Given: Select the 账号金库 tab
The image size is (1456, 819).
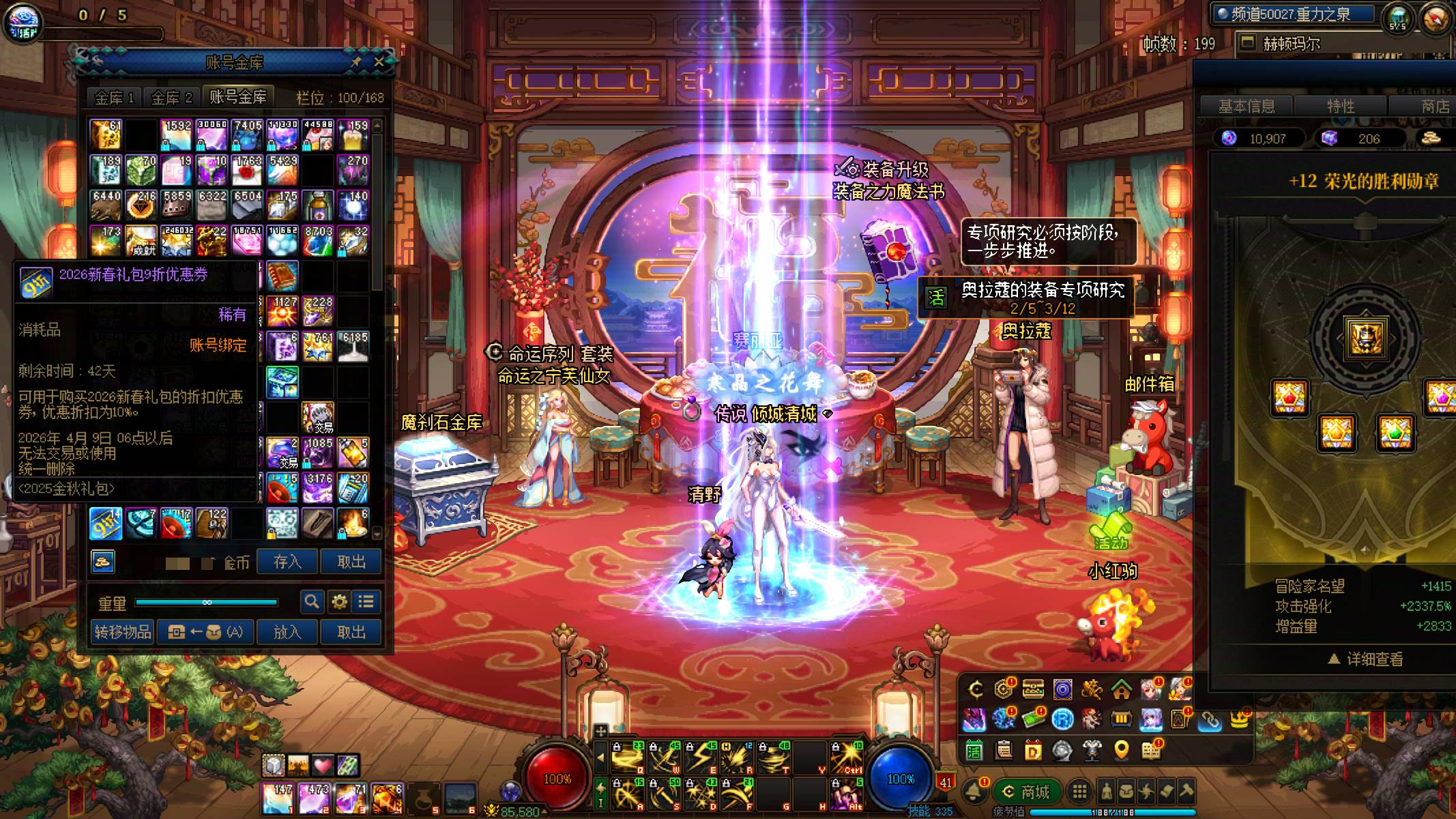Looking at the screenshot, I should [x=237, y=98].
